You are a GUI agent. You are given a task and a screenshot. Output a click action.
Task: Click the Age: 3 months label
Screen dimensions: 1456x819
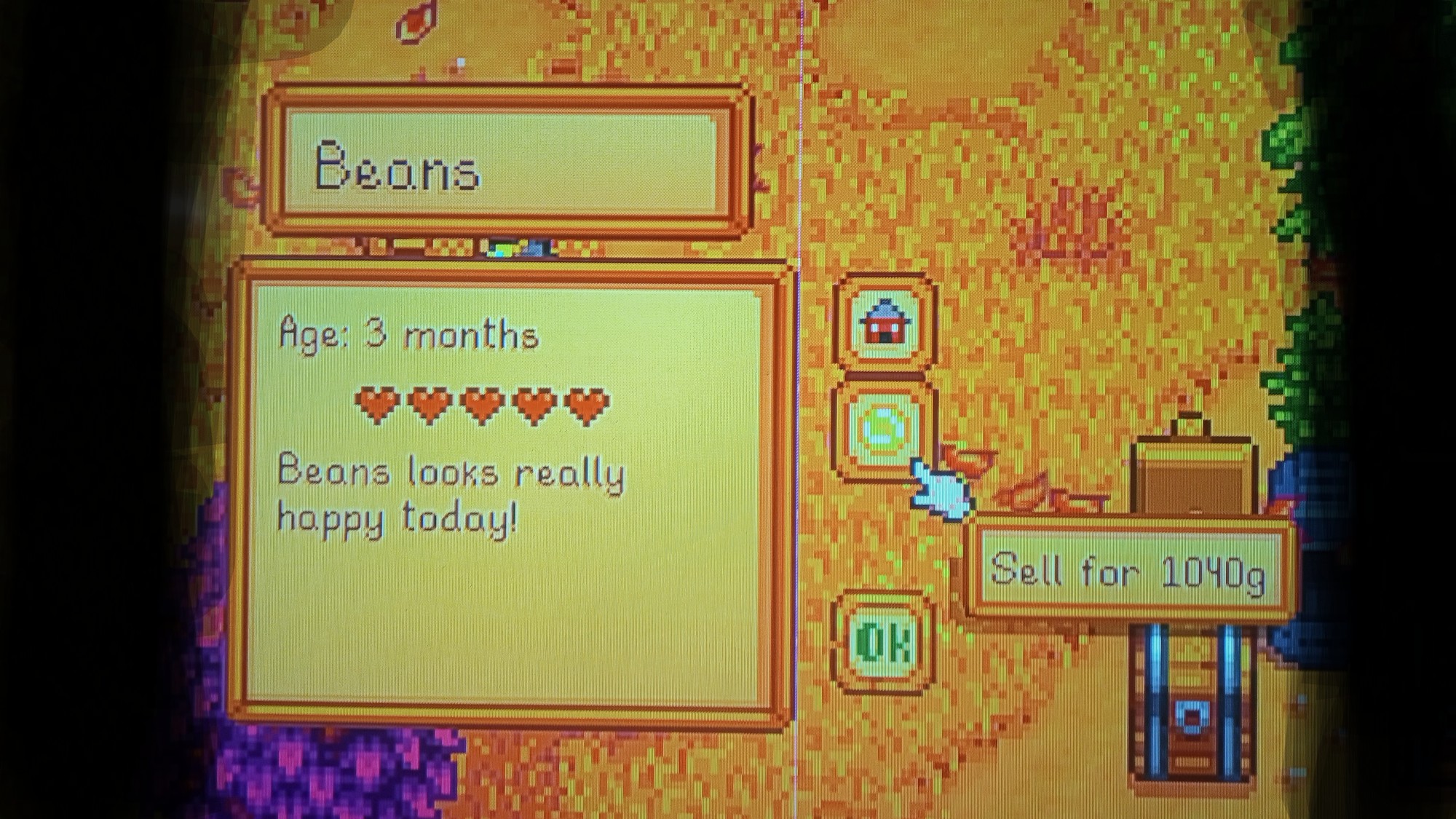[408, 336]
